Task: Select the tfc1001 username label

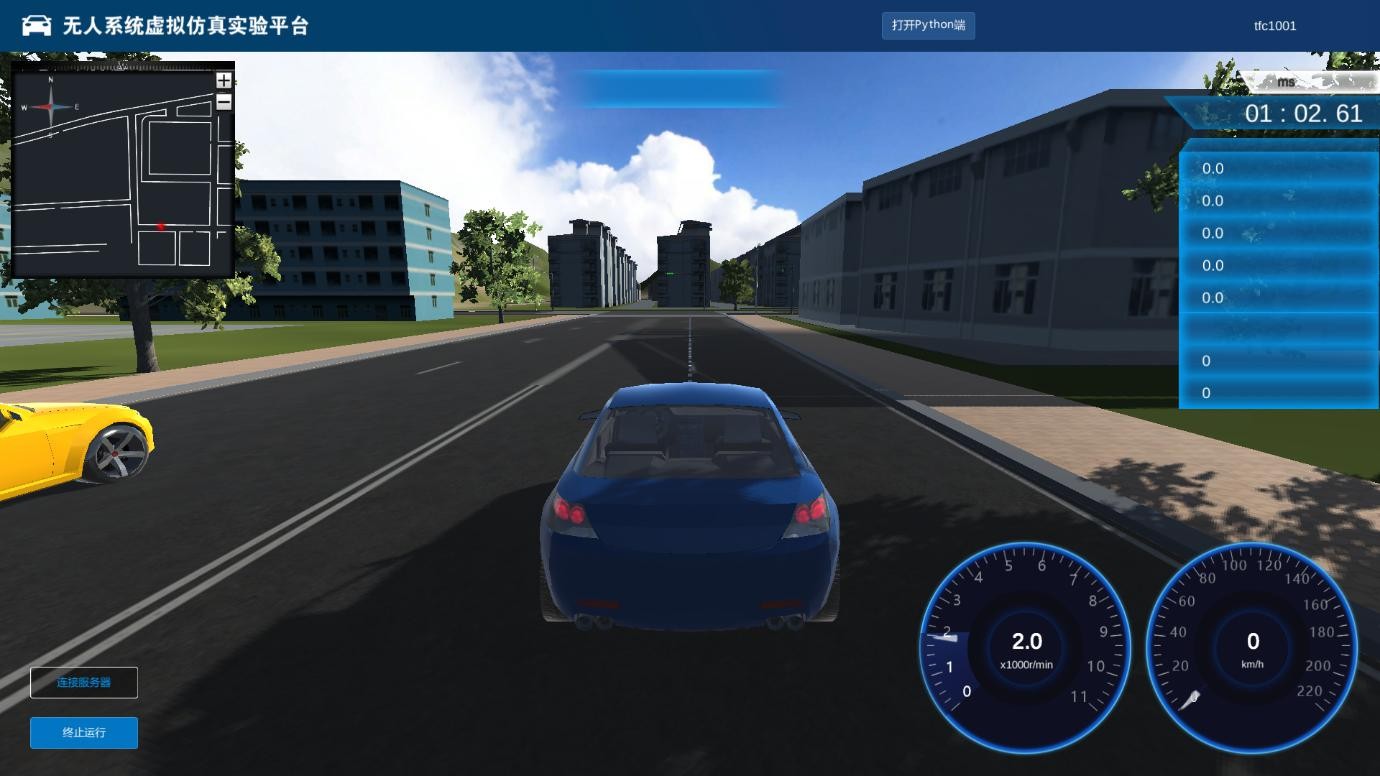Action: pyautogui.click(x=1275, y=26)
